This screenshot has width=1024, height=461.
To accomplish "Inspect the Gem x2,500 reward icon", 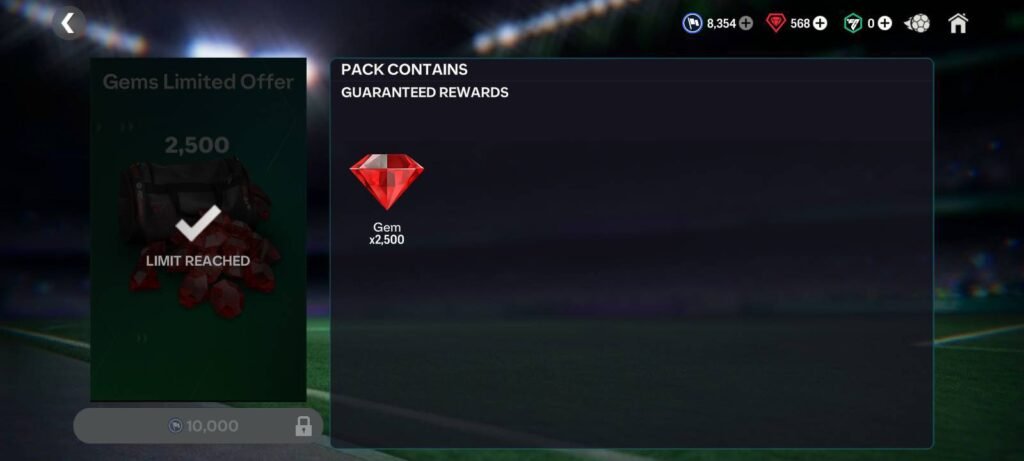I will pyautogui.click(x=386, y=183).
